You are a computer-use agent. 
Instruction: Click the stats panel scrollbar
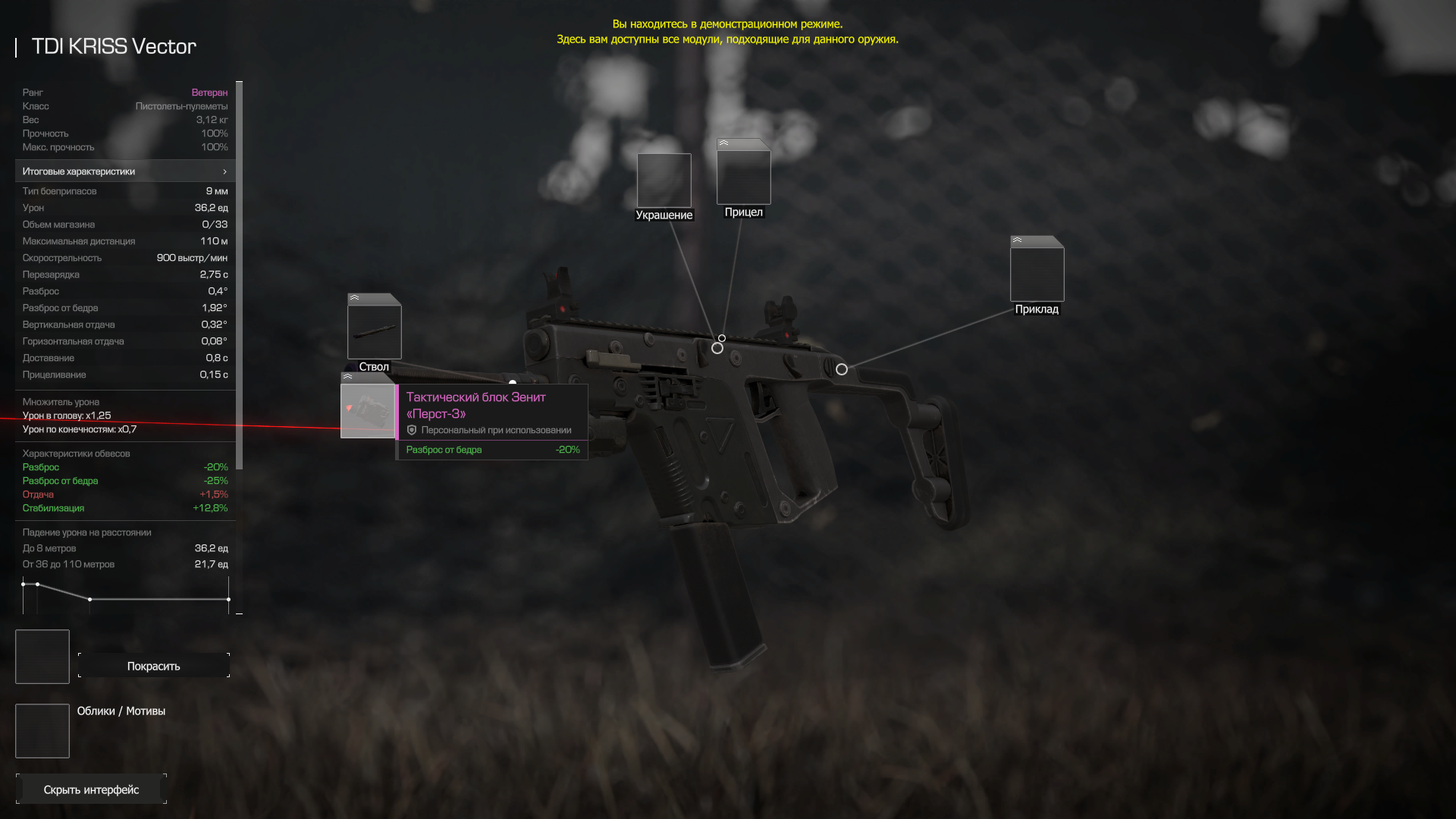pos(240,275)
